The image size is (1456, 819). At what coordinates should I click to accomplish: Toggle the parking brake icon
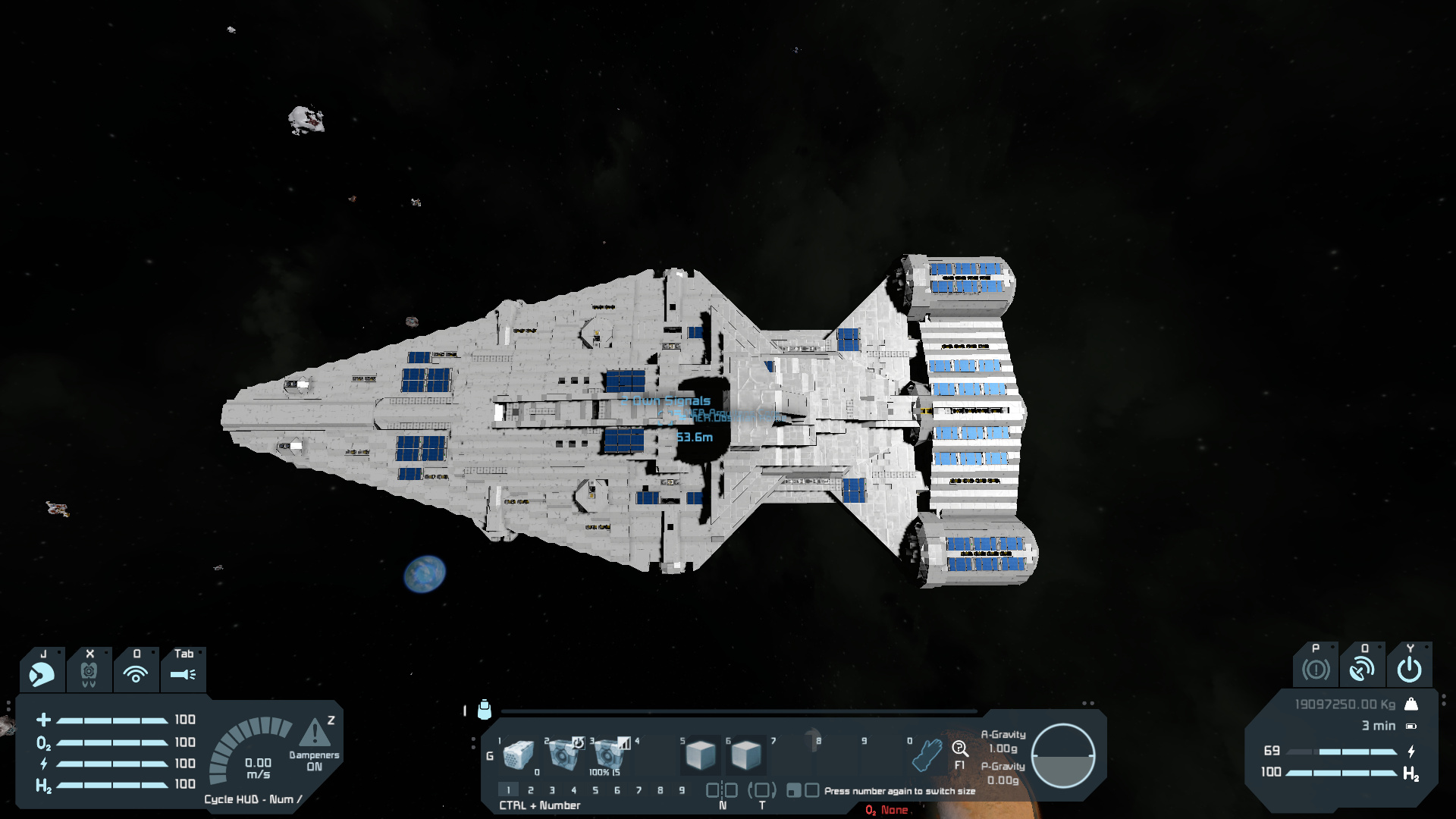pos(1316,669)
